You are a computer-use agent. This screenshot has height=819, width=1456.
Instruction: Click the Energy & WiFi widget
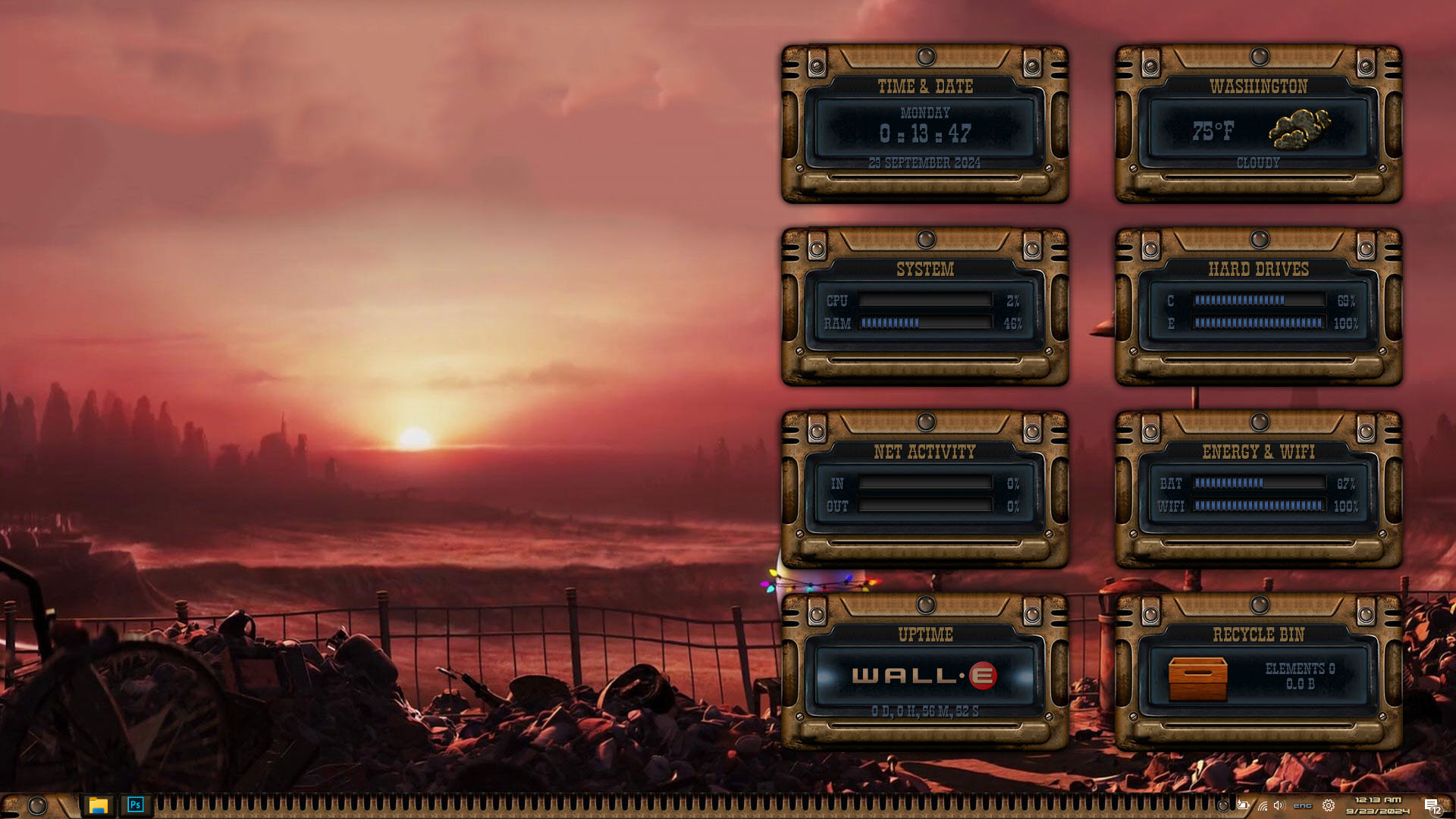1258,490
